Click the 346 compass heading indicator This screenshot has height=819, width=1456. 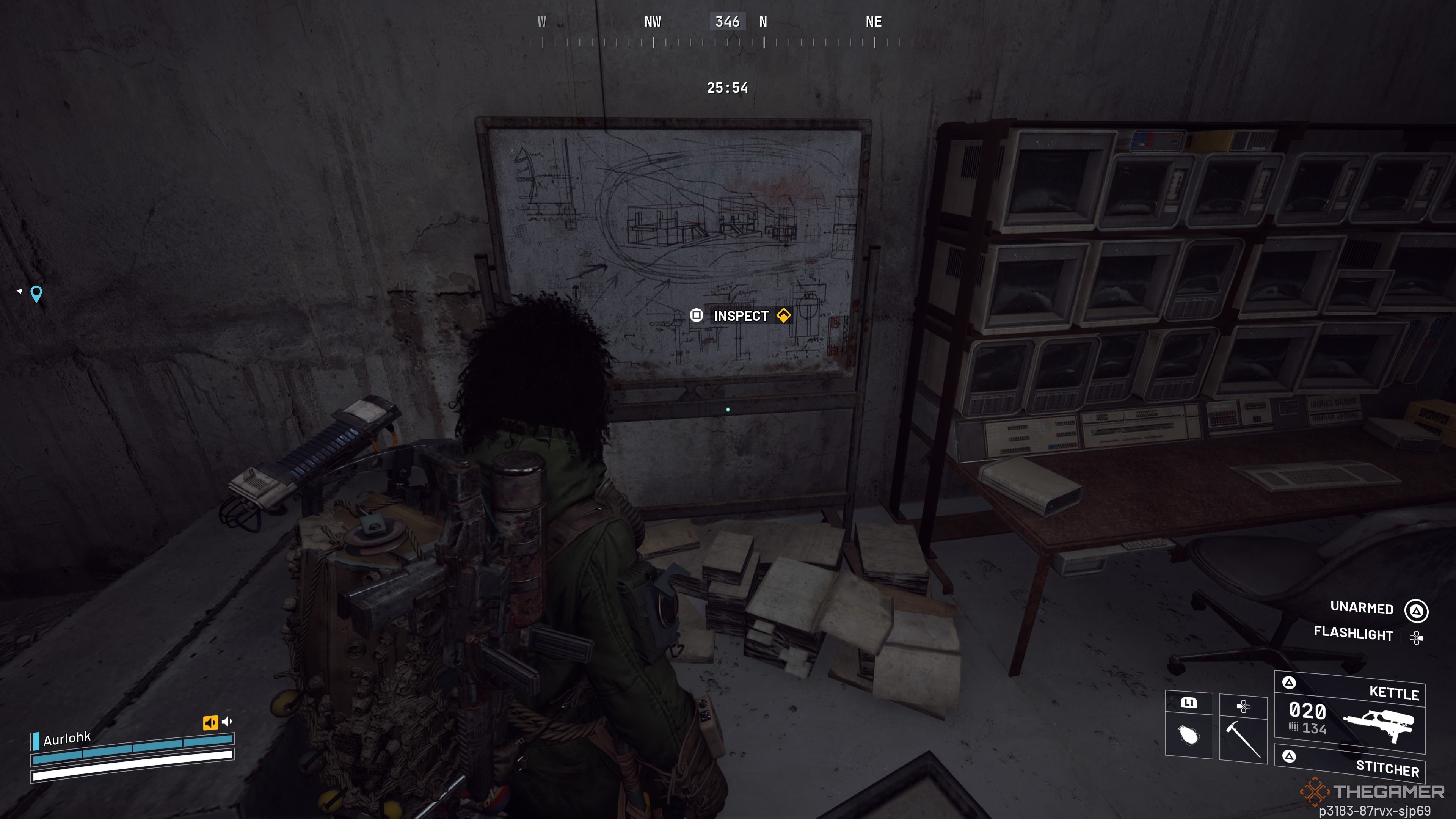728,22
